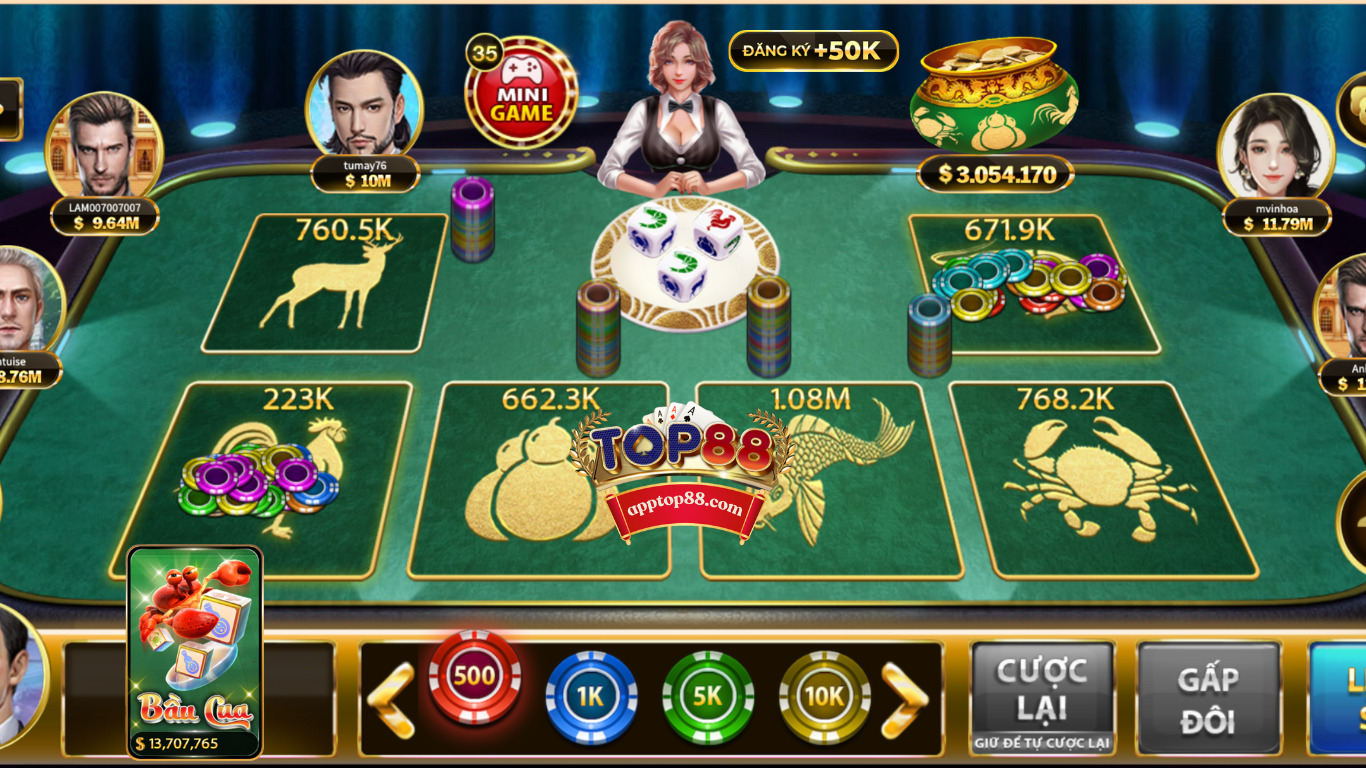Open the Bầu Cua game card
This screenshot has width=1366, height=768.
tap(195, 650)
